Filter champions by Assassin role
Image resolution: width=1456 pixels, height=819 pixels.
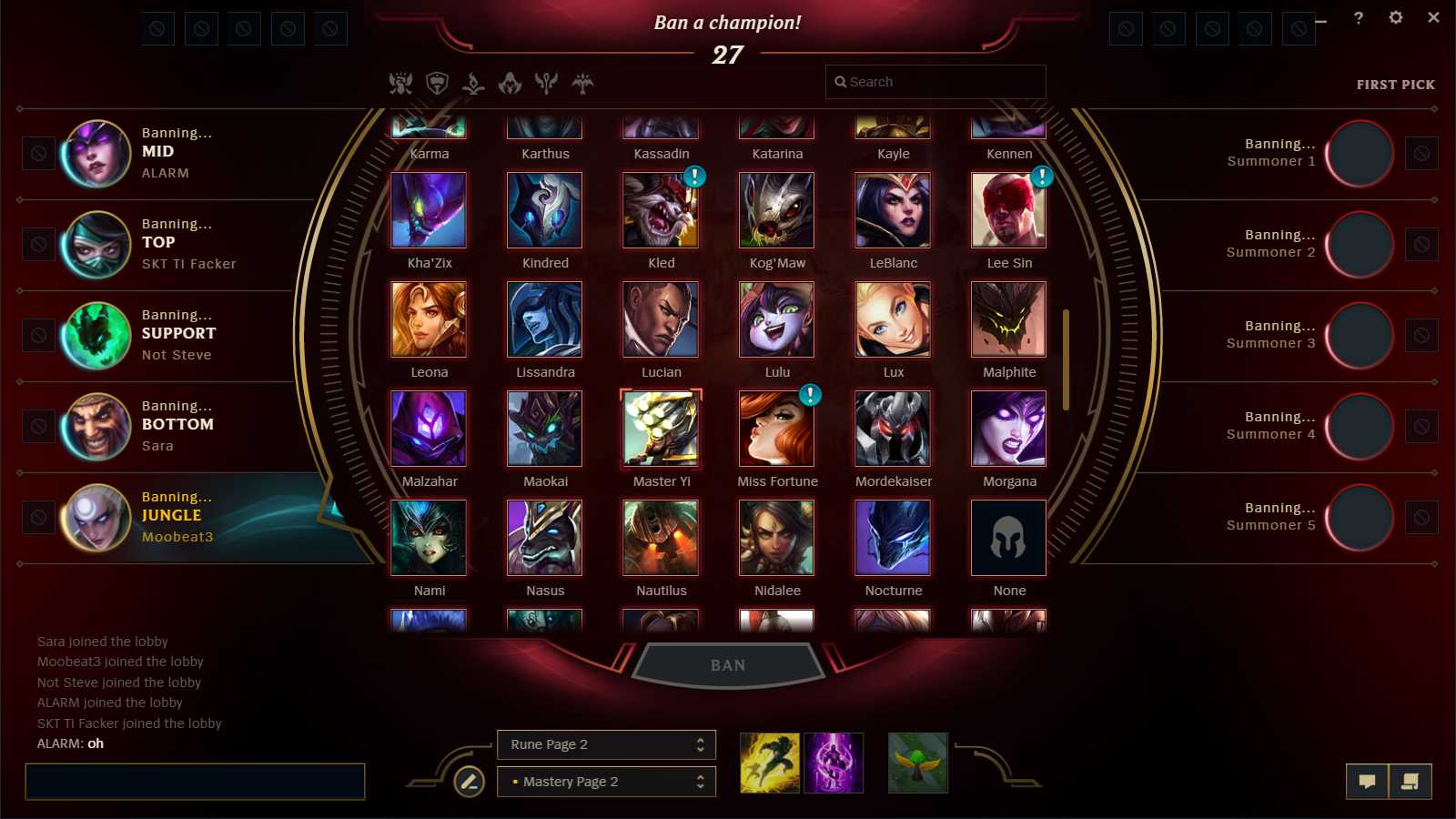509,83
